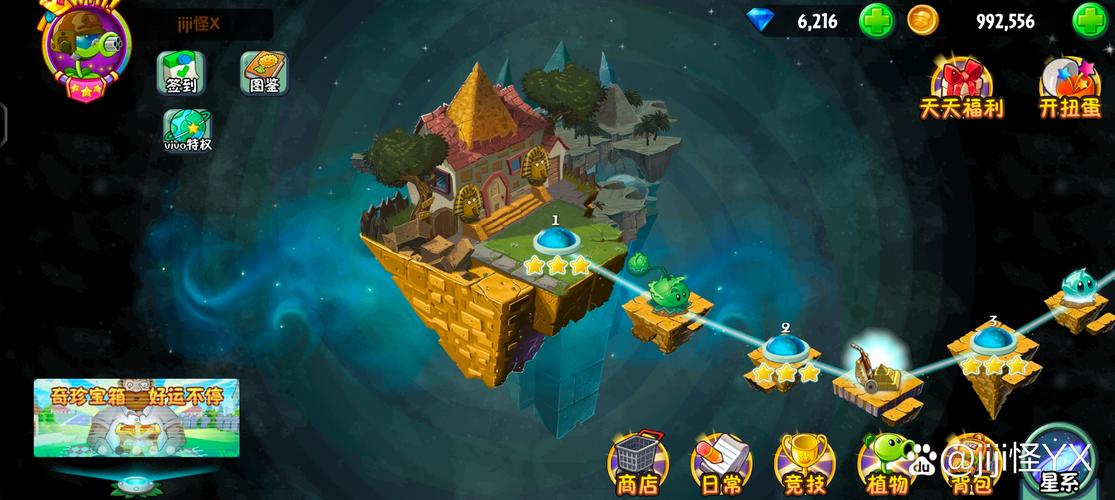Open the 奇珍宝箱 treasure chest banner

pyautogui.click(x=136, y=417)
